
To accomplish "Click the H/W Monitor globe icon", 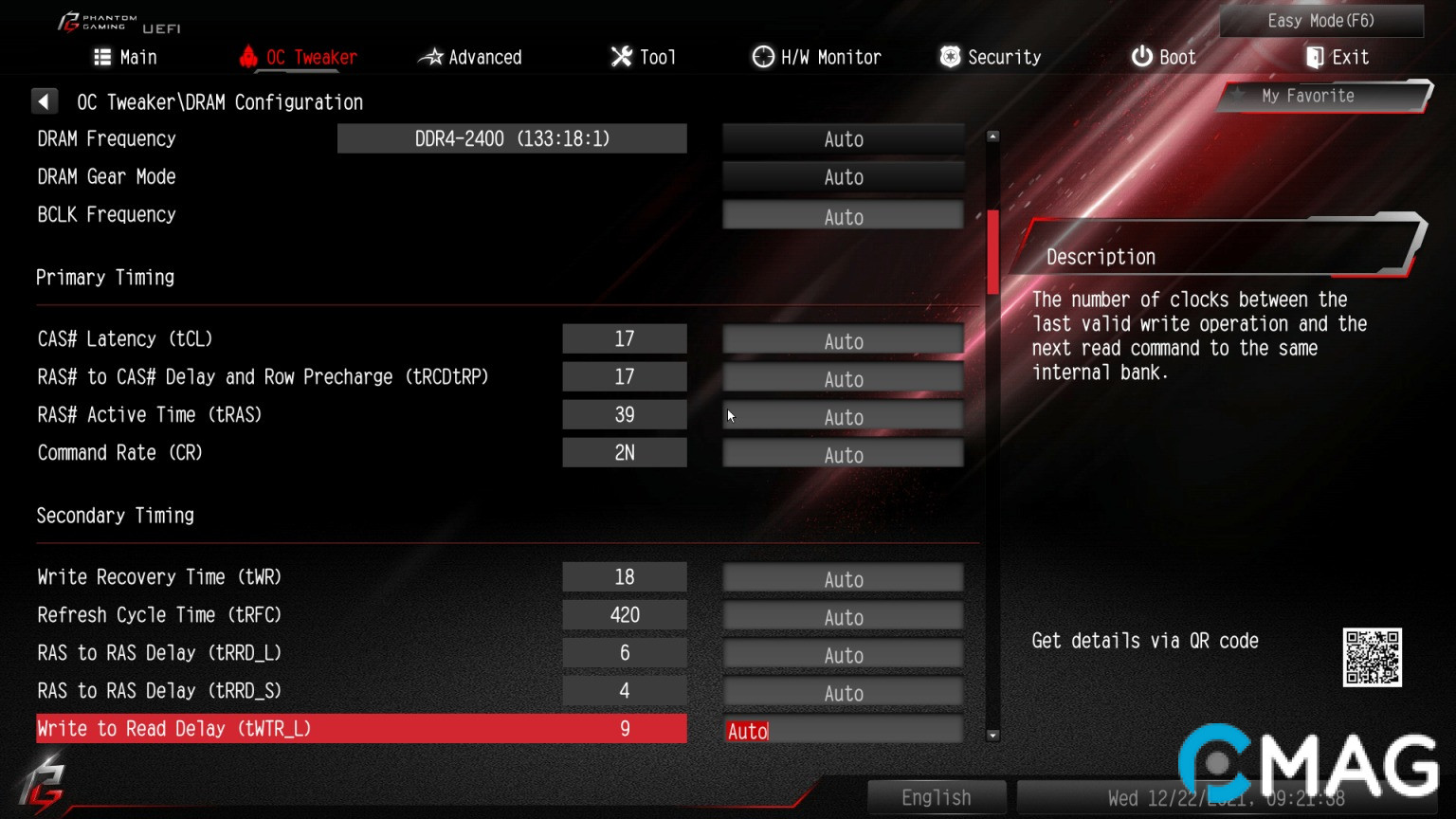I will 762,57.
